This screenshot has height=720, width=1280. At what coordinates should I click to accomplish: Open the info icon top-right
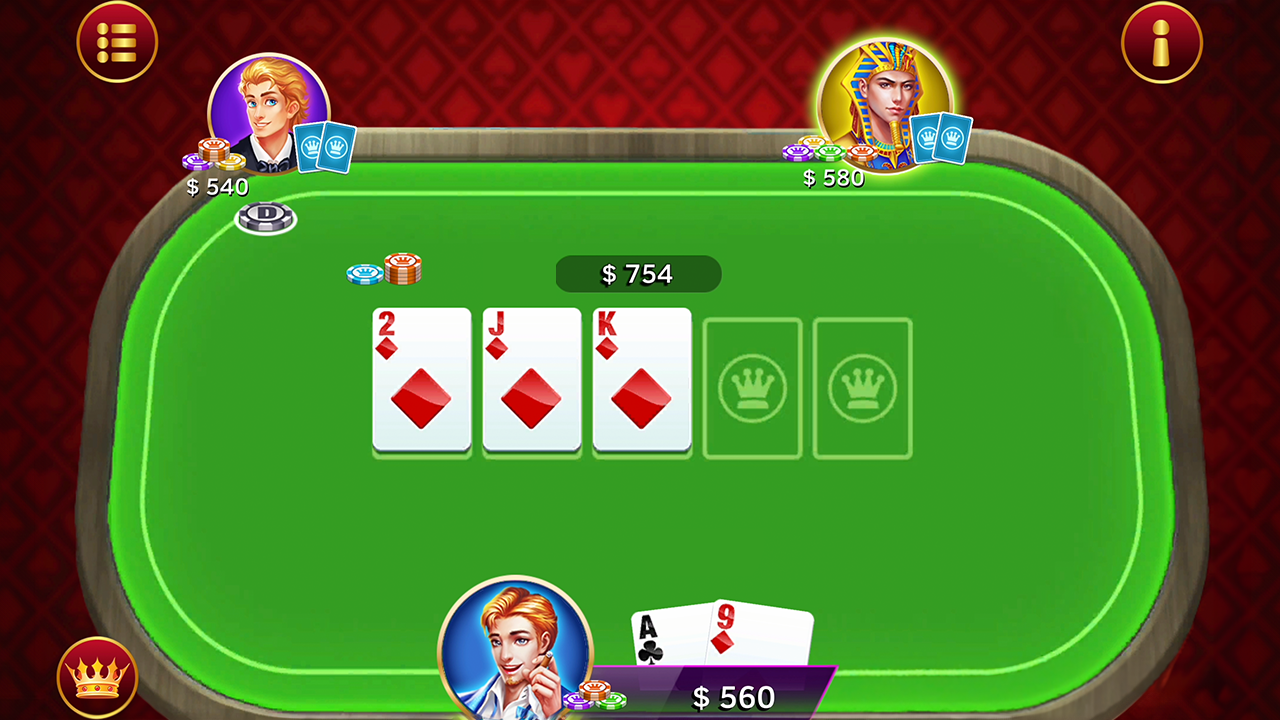[1161, 41]
